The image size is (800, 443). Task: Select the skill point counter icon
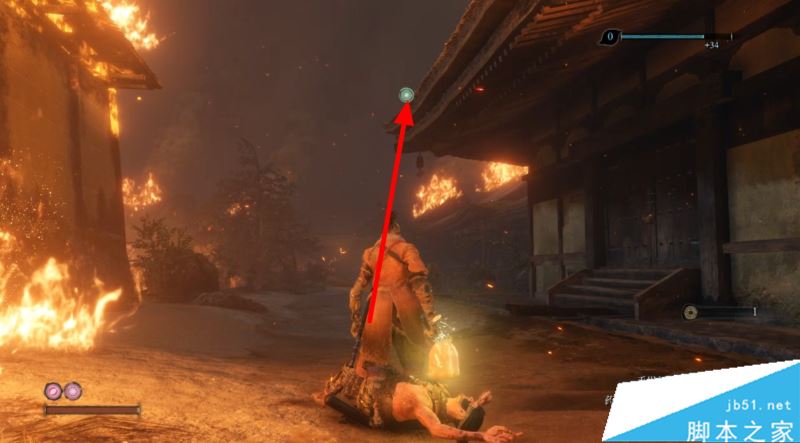pos(609,37)
